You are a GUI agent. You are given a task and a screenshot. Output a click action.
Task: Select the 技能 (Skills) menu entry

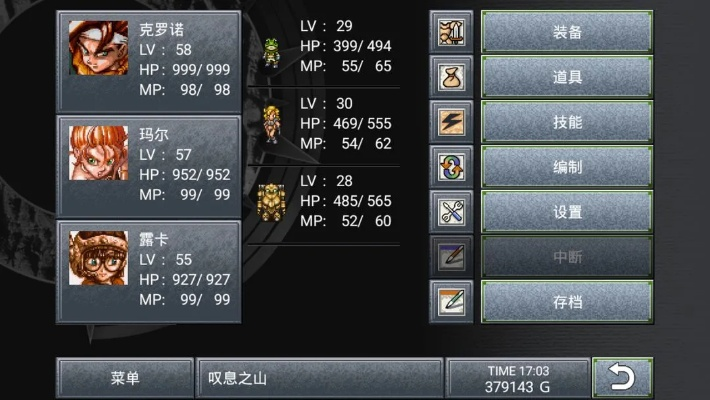[x=567, y=122]
